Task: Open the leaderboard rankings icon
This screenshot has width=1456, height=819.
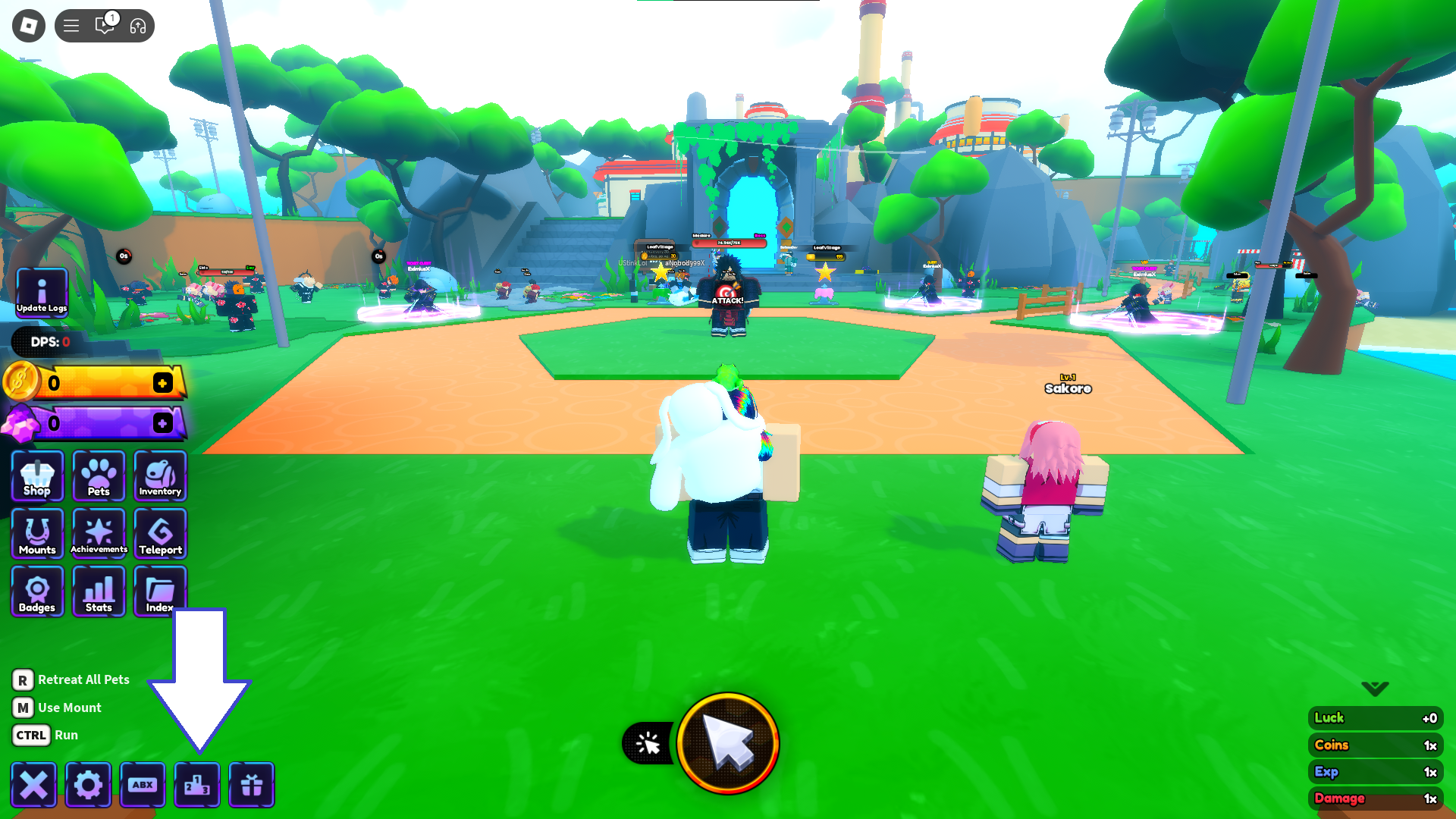Action: [x=197, y=785]
